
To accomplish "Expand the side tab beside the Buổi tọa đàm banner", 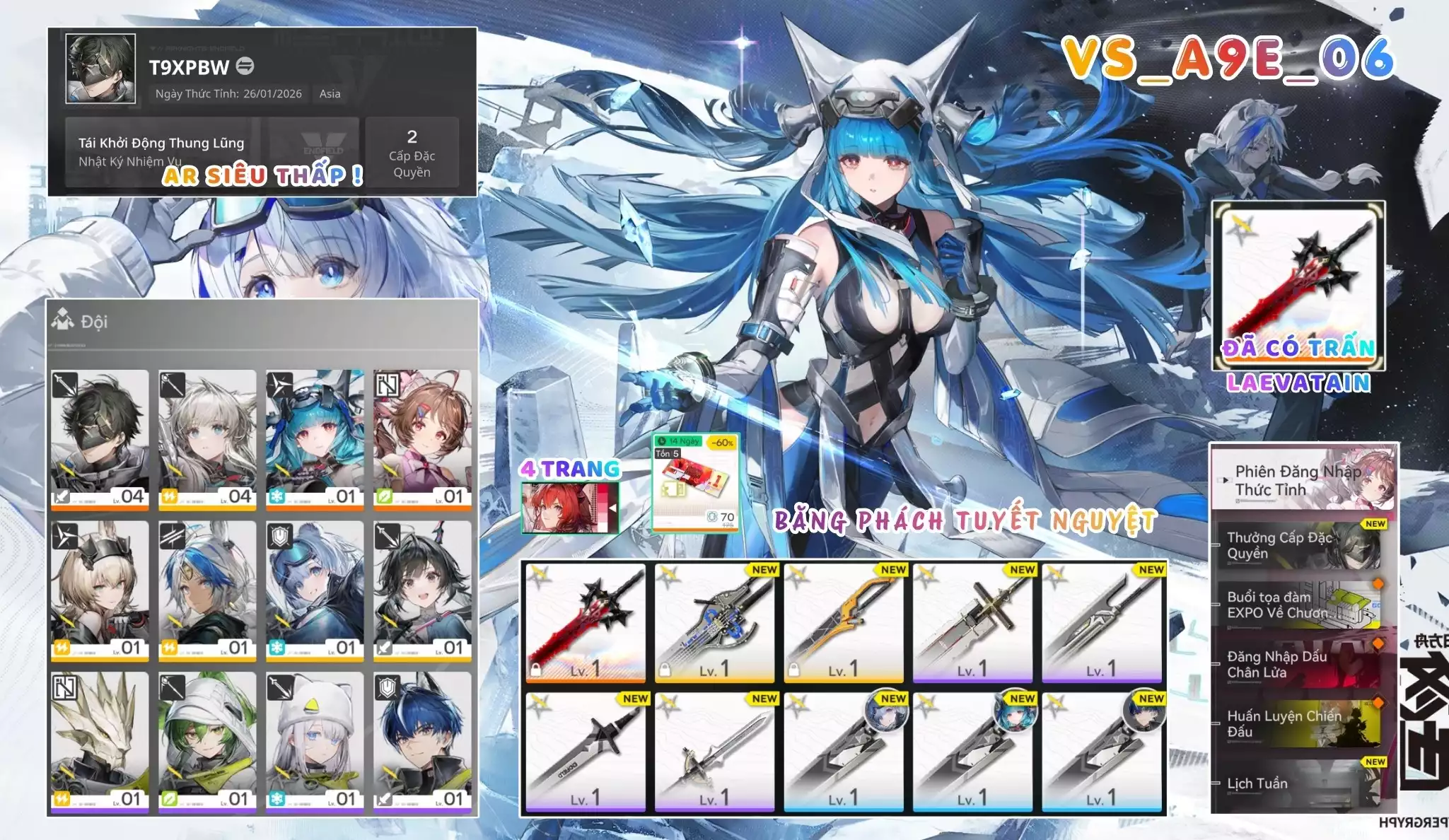I will point(1214,604).
